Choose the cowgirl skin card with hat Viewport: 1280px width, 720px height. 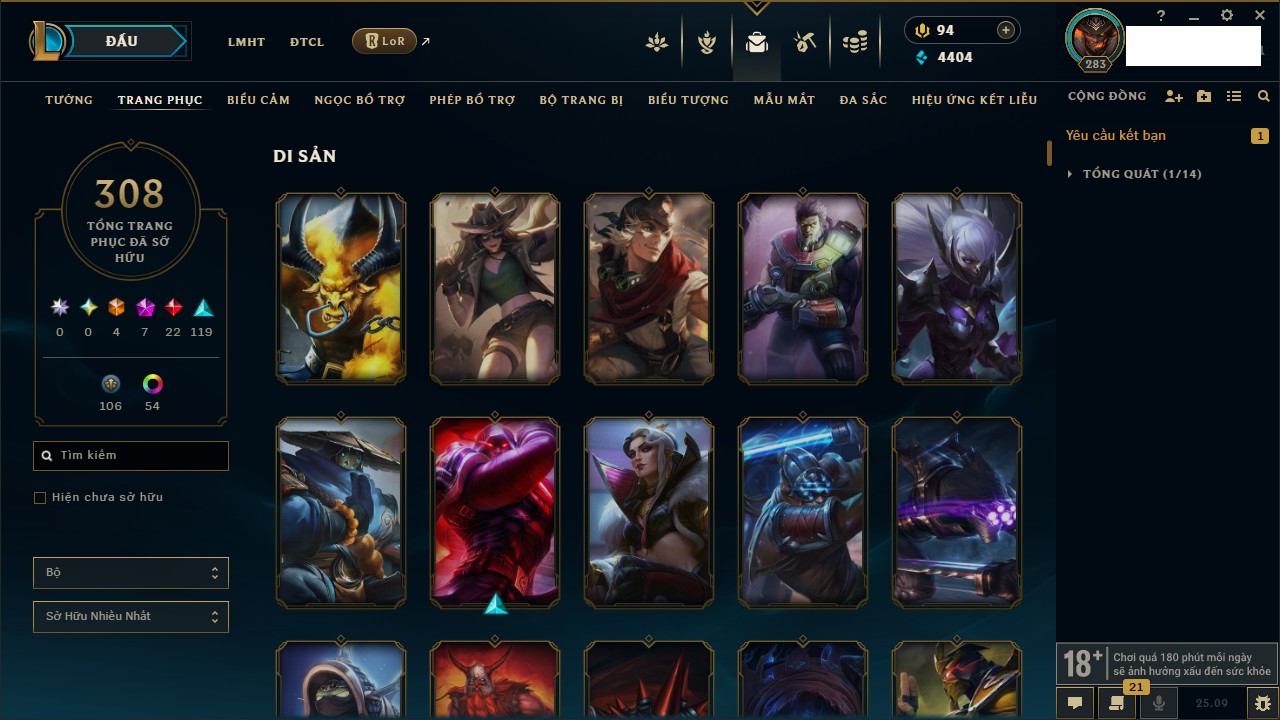[x=495, y=288]
